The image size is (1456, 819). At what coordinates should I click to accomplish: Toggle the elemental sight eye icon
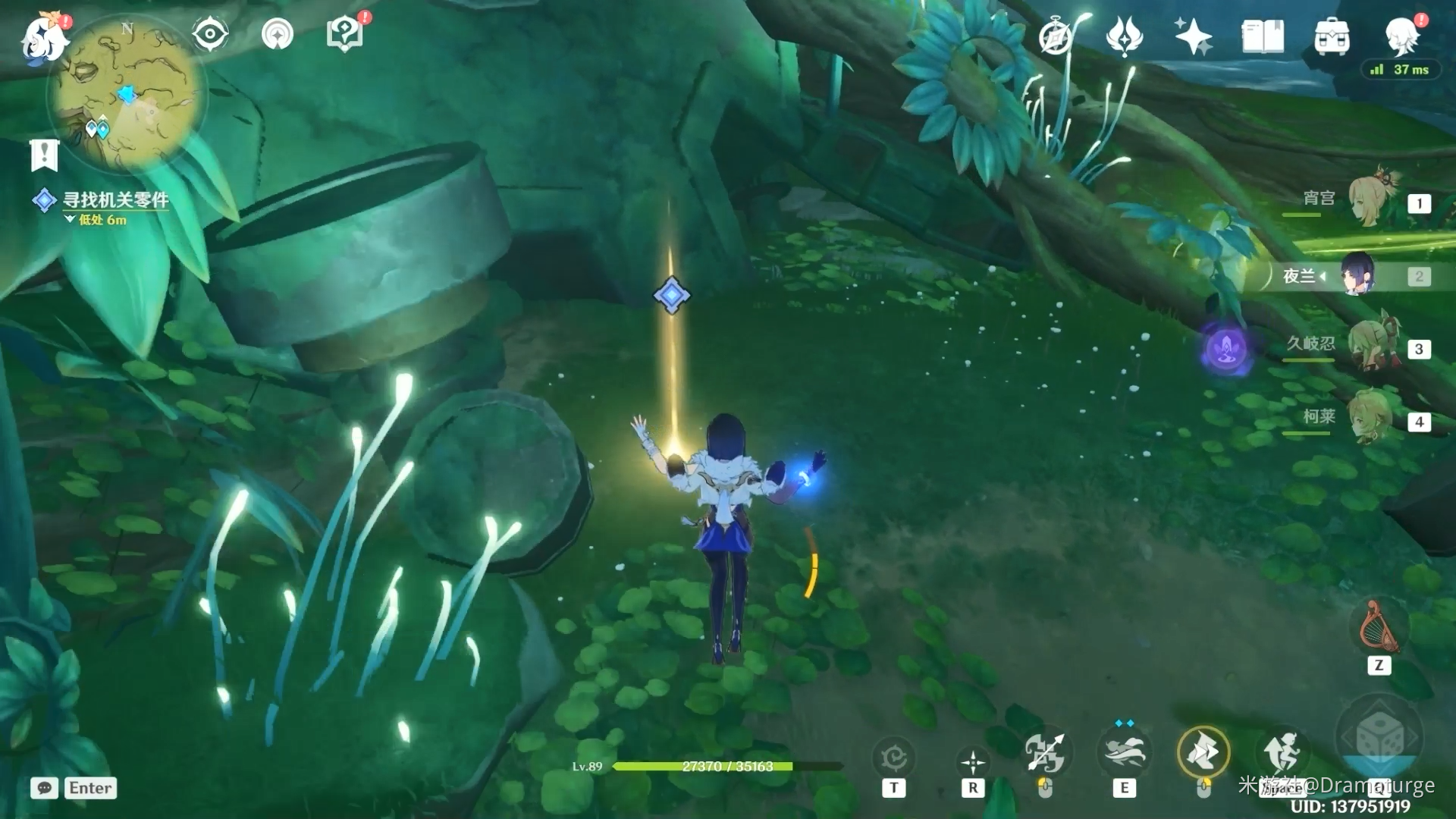pyautogui.click(x=210, y=34)
